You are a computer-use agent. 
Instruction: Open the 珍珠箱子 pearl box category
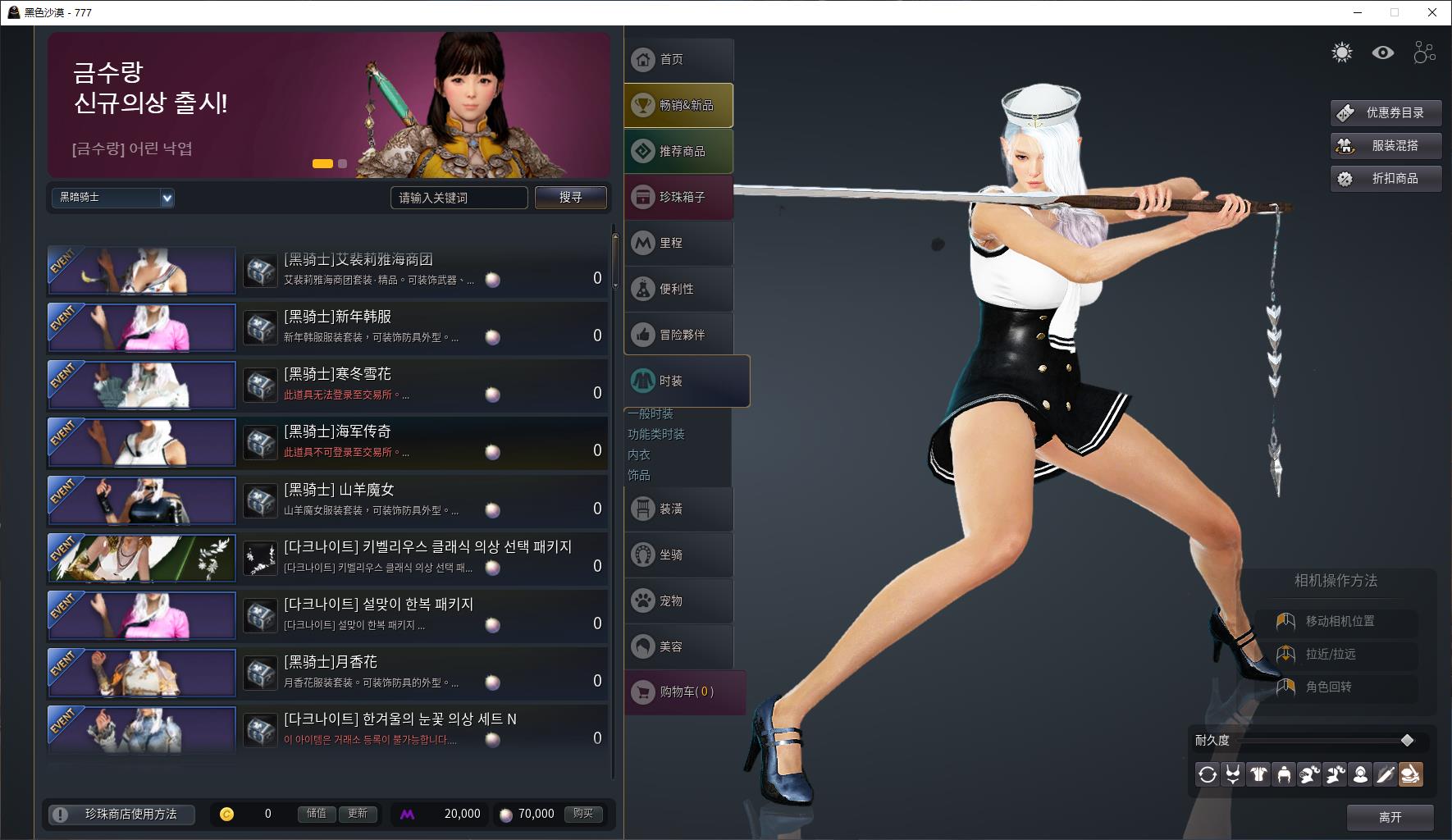tap(678, 198)
